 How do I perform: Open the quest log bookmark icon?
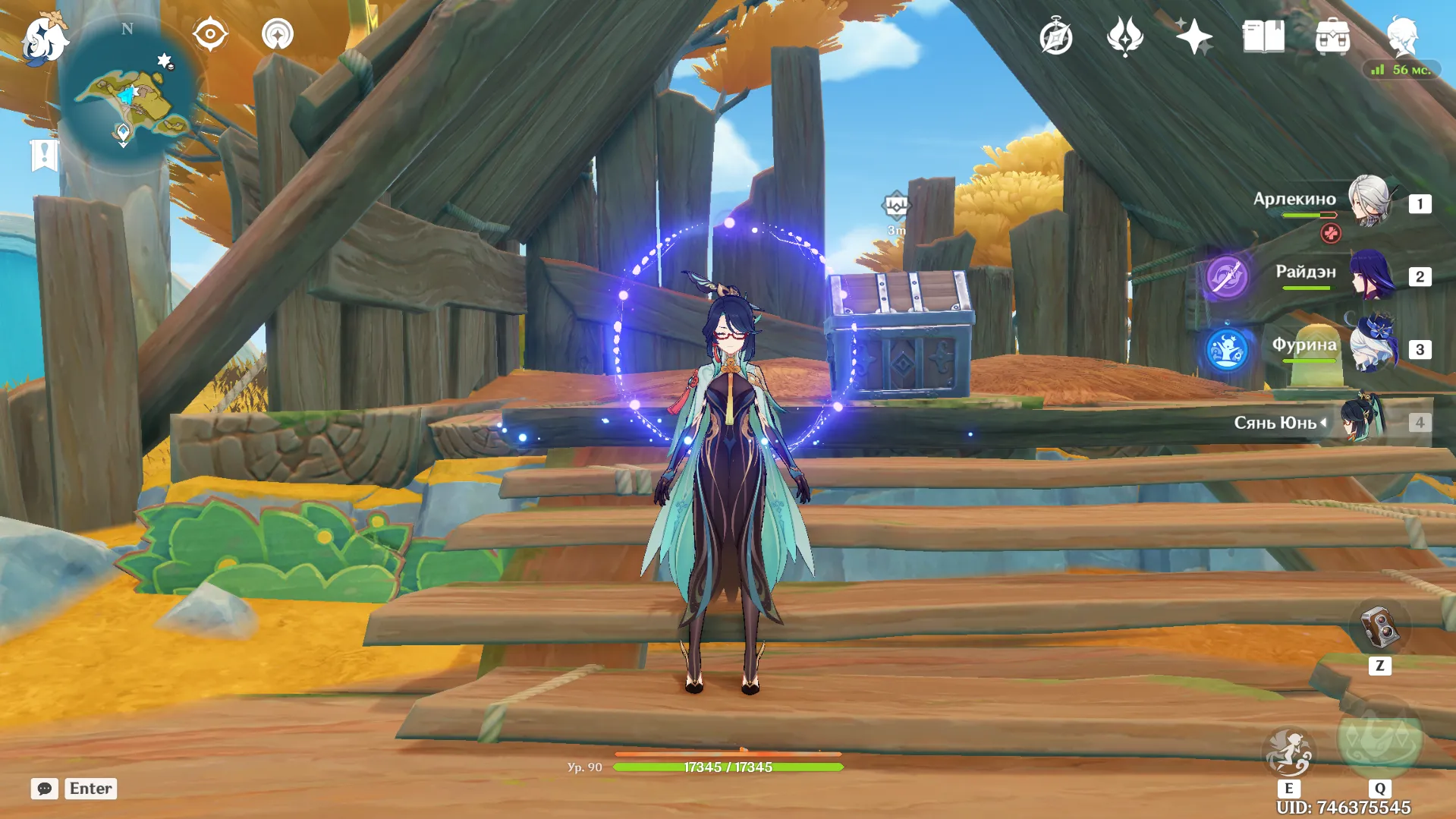point(44,156)
